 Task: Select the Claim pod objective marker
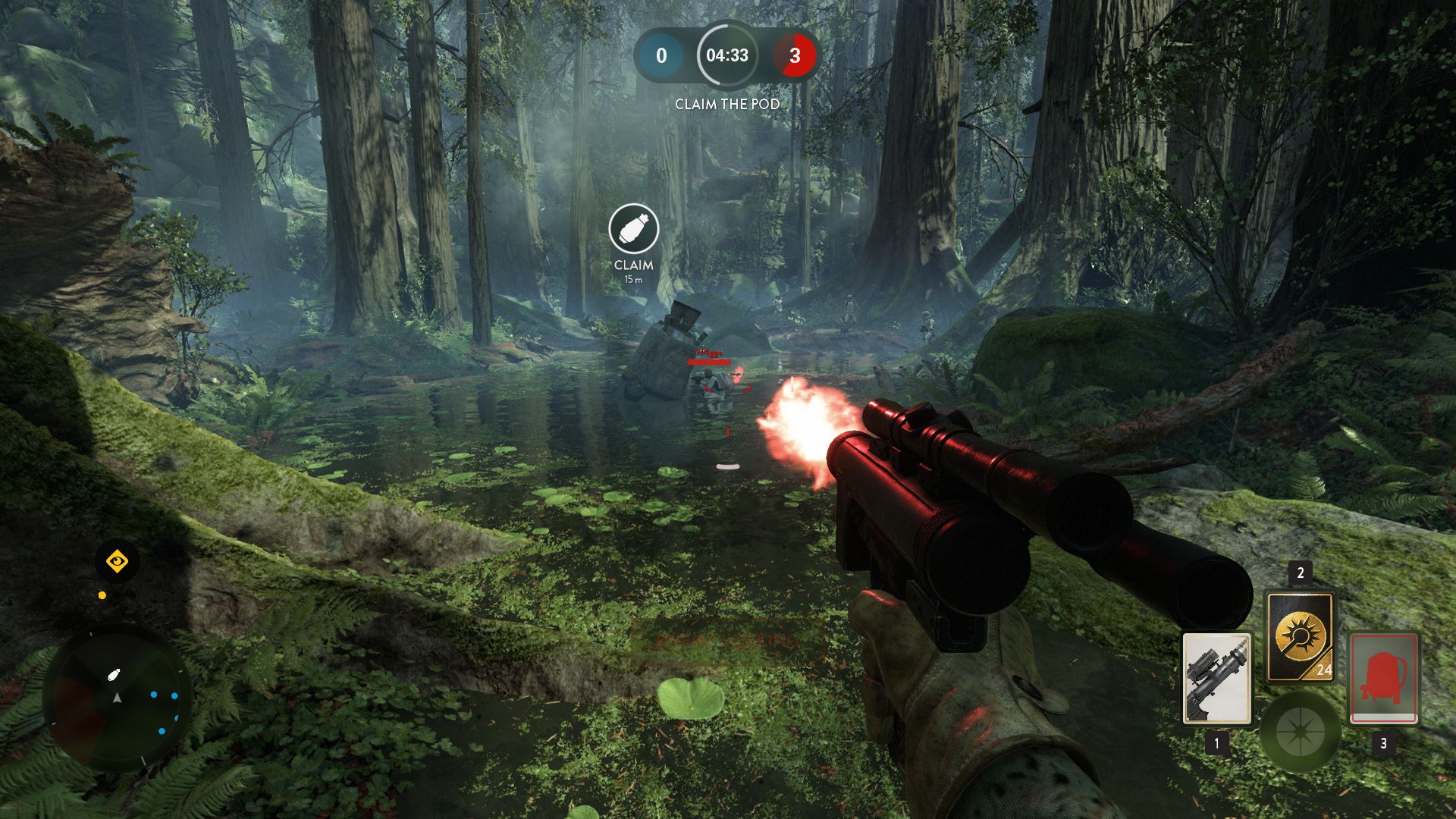pos(633,229)
